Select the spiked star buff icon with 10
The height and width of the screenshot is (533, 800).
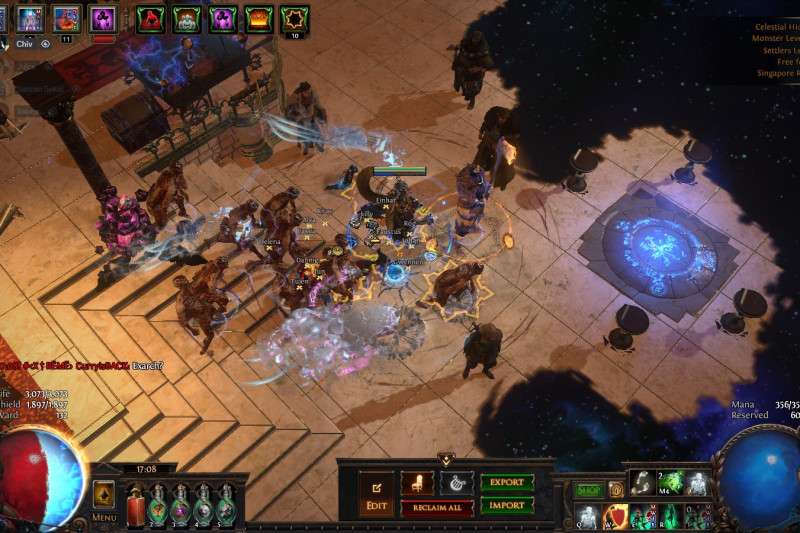(x=295, y=18)
